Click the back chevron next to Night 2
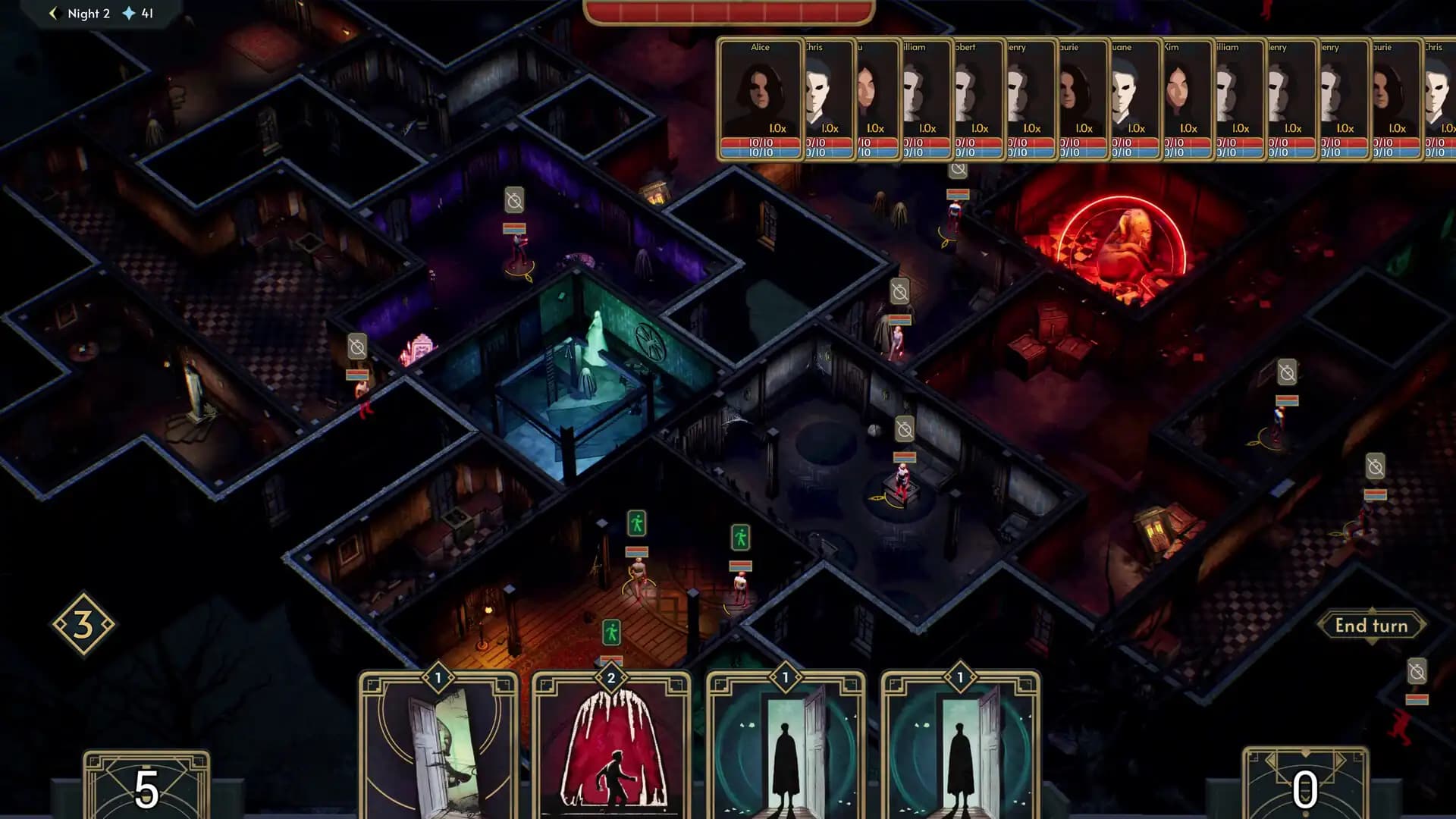This screenshot has height=819, width=1456. pos(52,13)
